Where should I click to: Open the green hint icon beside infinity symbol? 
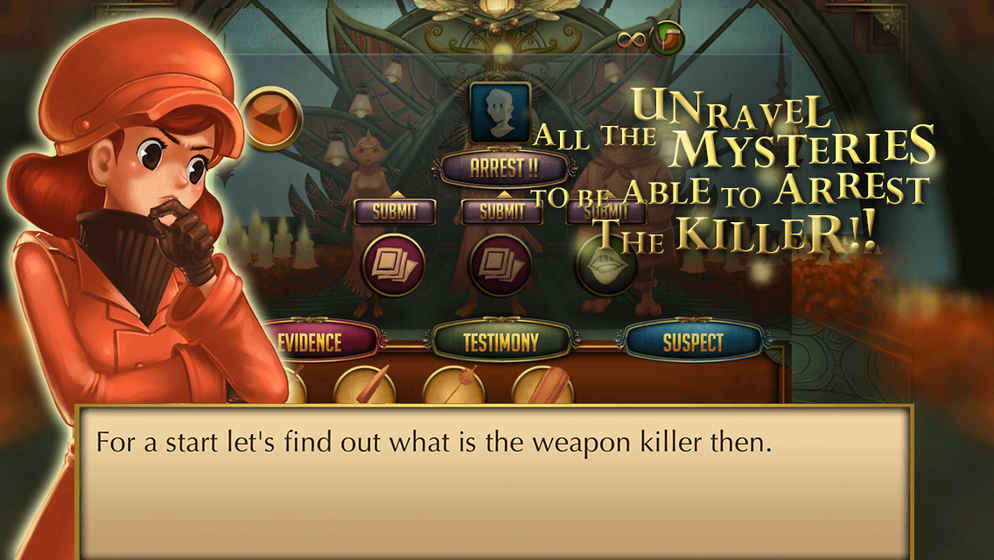[666, 38]
